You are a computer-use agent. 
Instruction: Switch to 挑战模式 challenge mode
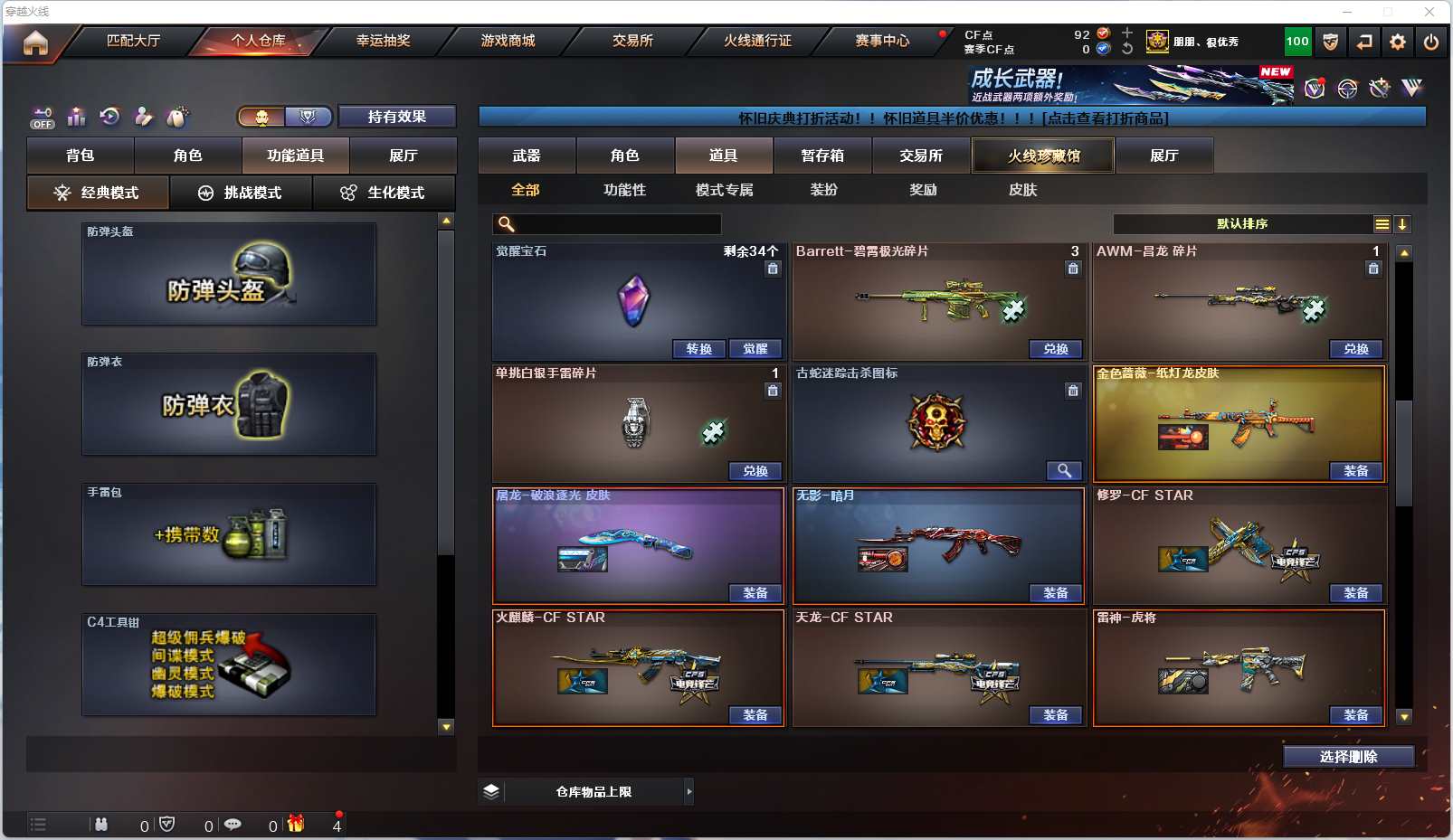tap(241, 193)
